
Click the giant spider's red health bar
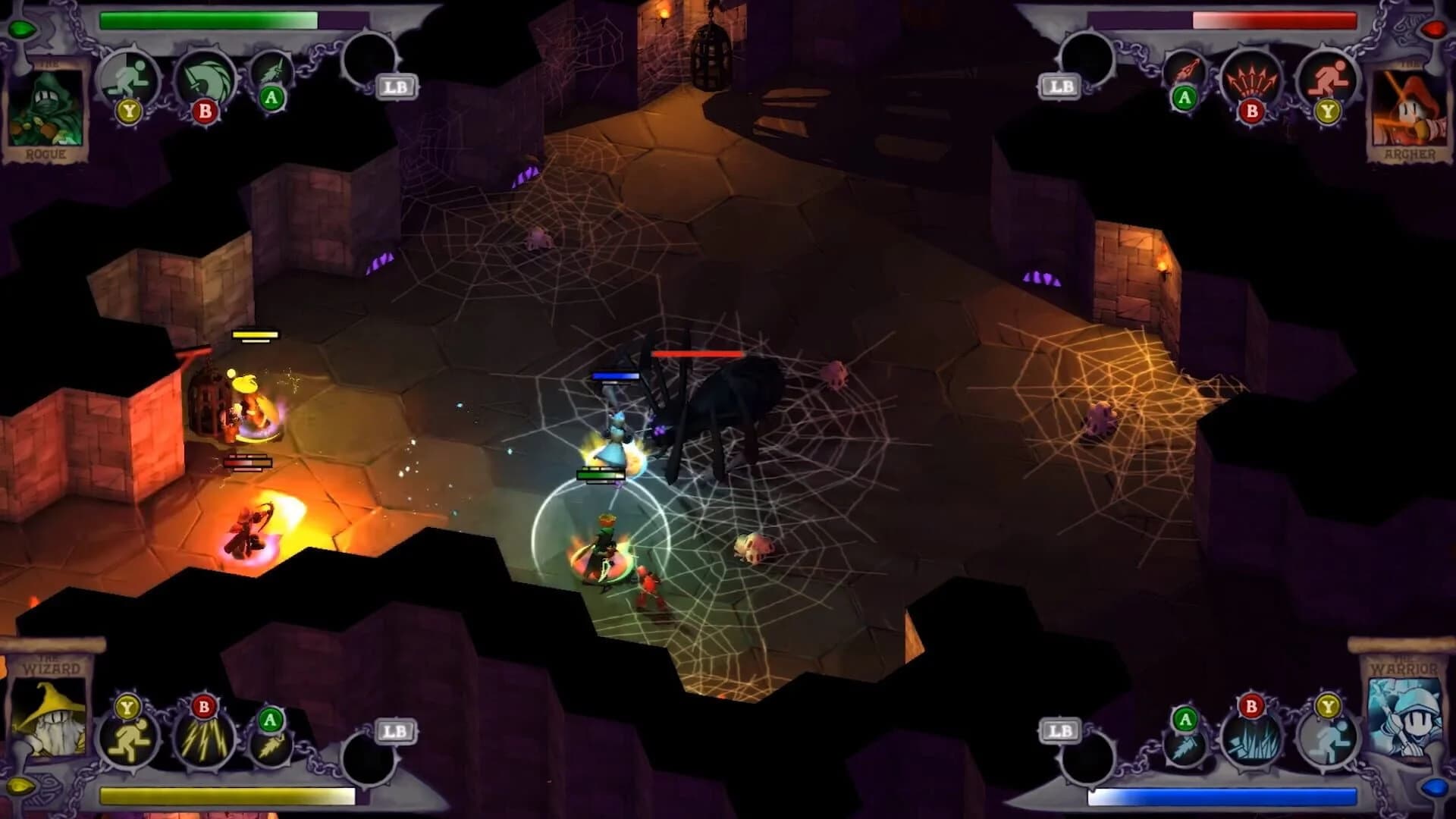(698, 353)
